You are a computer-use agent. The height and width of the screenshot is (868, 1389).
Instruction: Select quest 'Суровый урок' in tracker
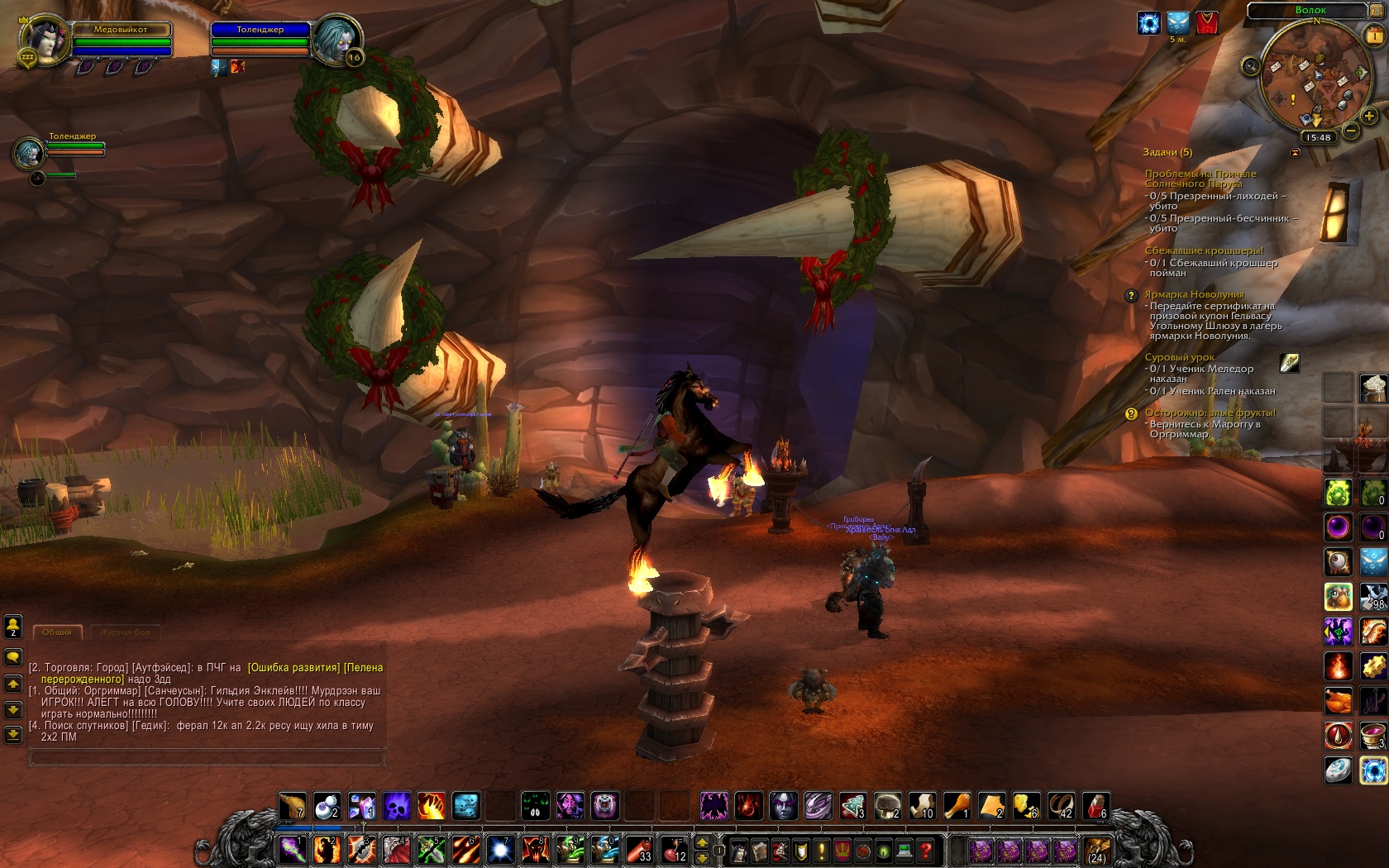tap(1179, 357)
